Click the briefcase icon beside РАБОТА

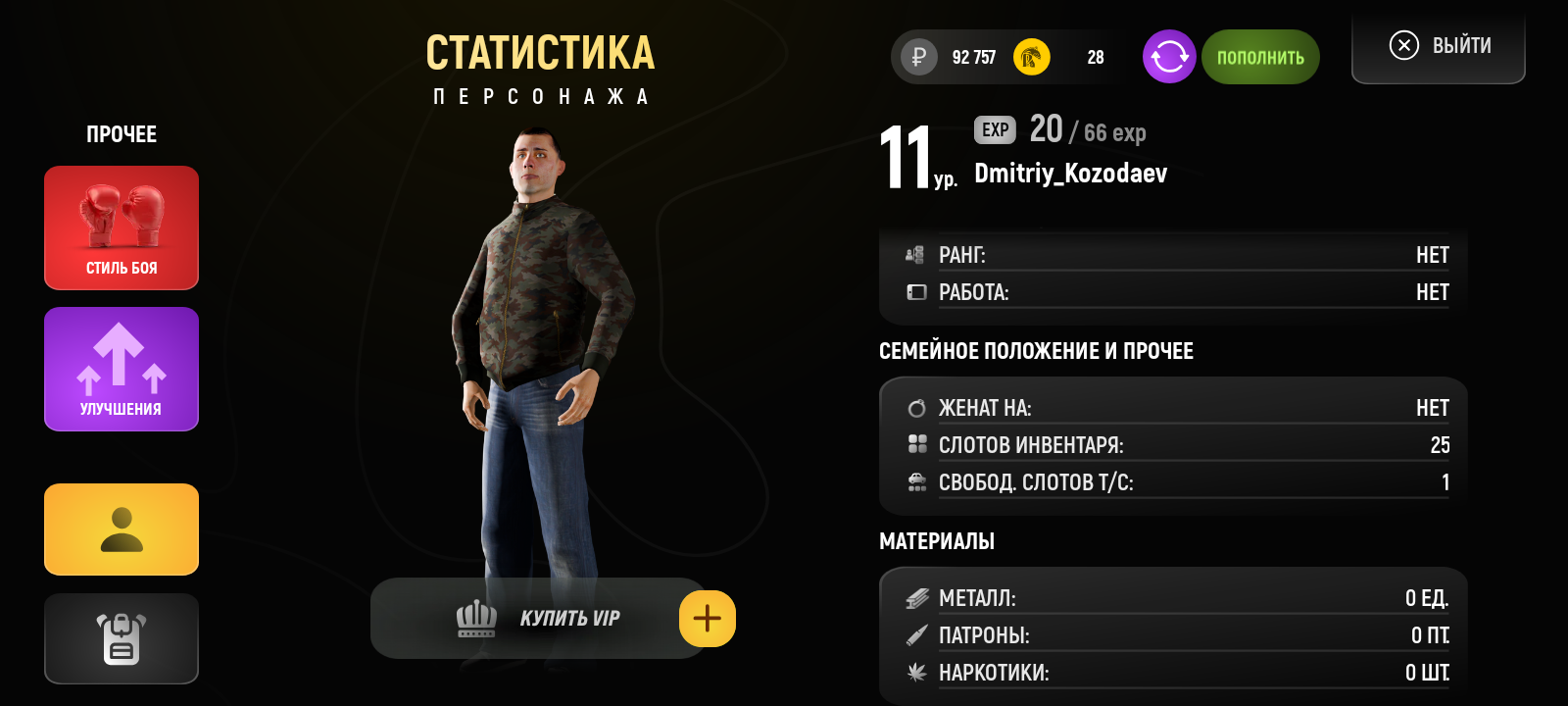(x=914, y=291)
